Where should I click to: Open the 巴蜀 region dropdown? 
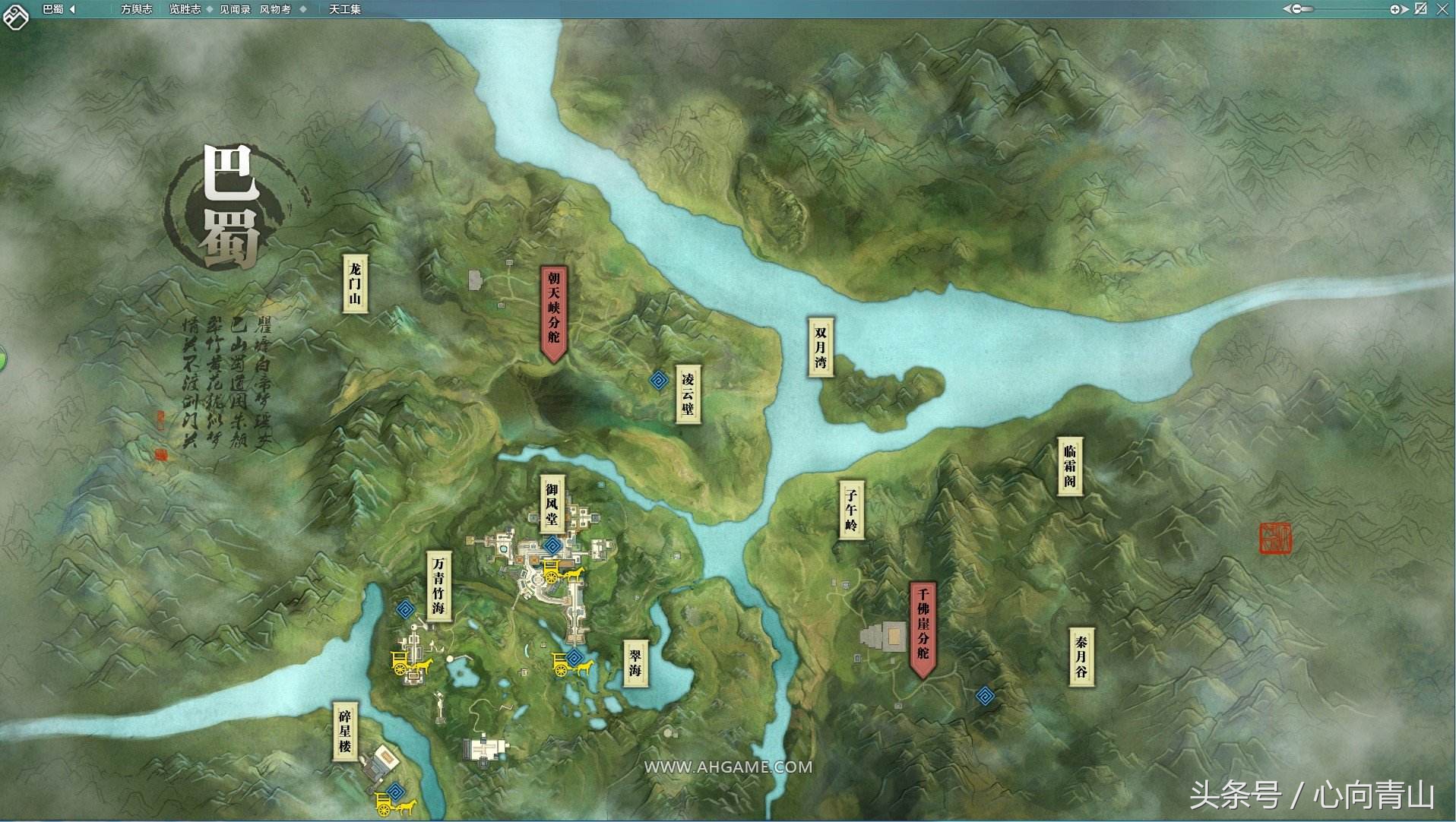click(72, 9)
